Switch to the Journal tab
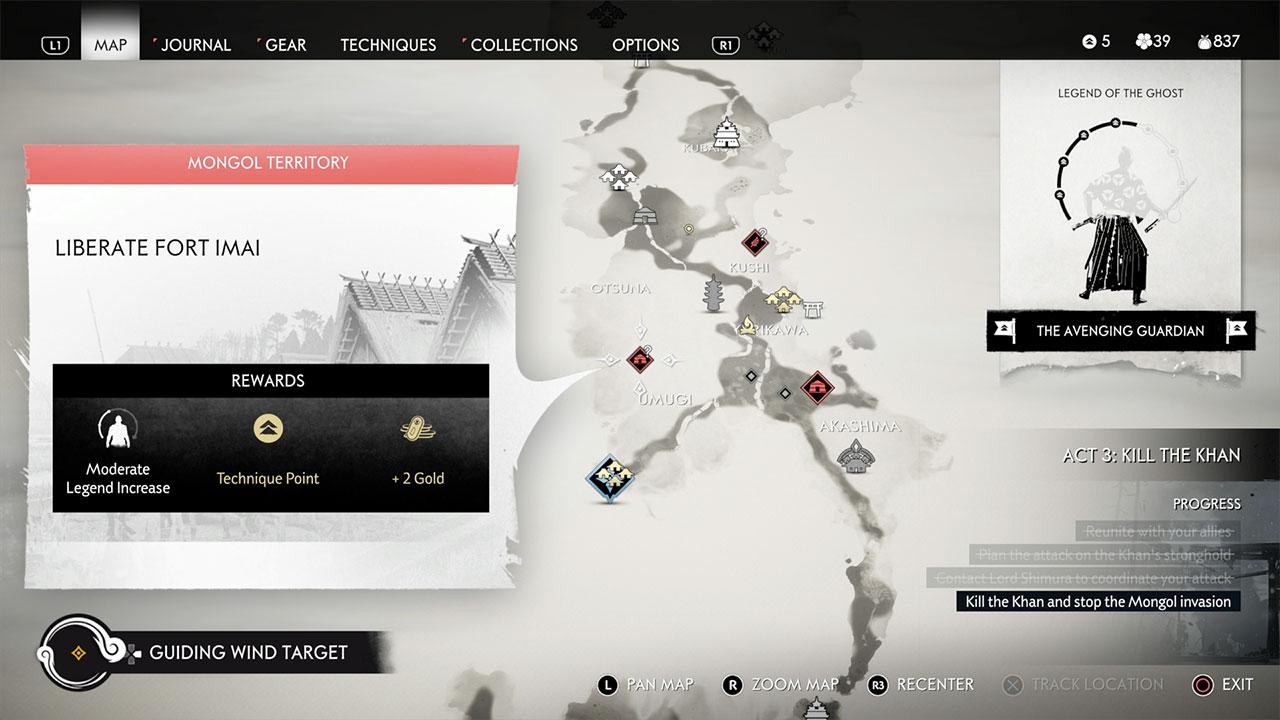 [x=195, y=45]
